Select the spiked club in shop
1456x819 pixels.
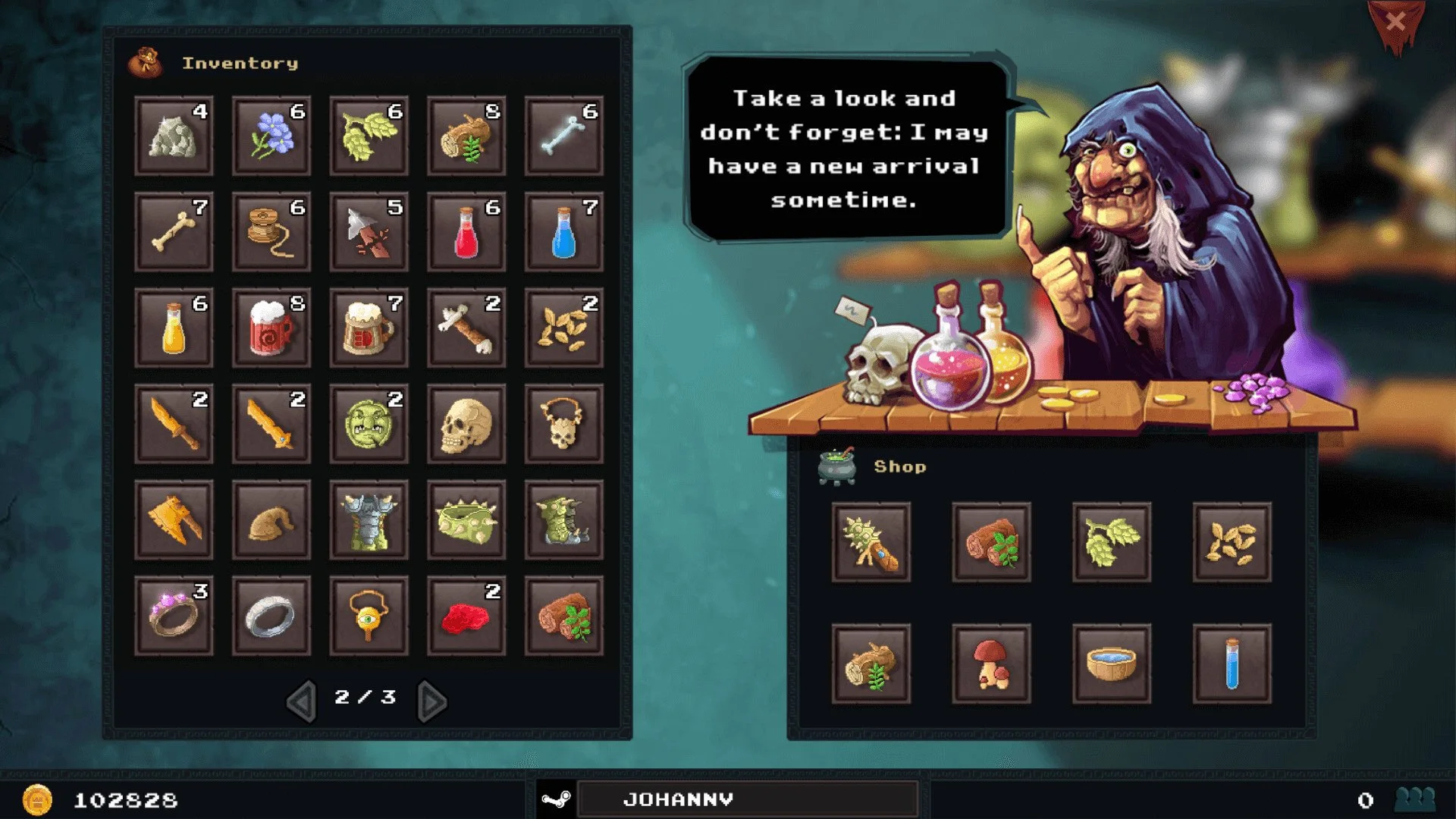point(871,542)
